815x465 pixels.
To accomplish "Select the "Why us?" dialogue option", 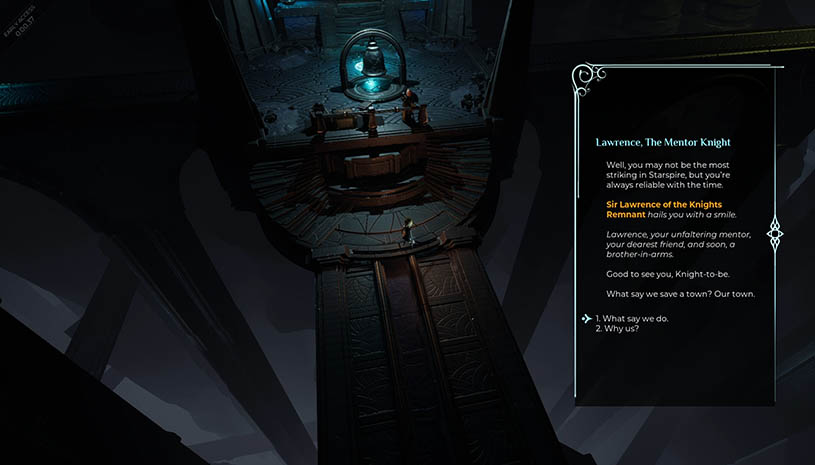I will 621,330.
